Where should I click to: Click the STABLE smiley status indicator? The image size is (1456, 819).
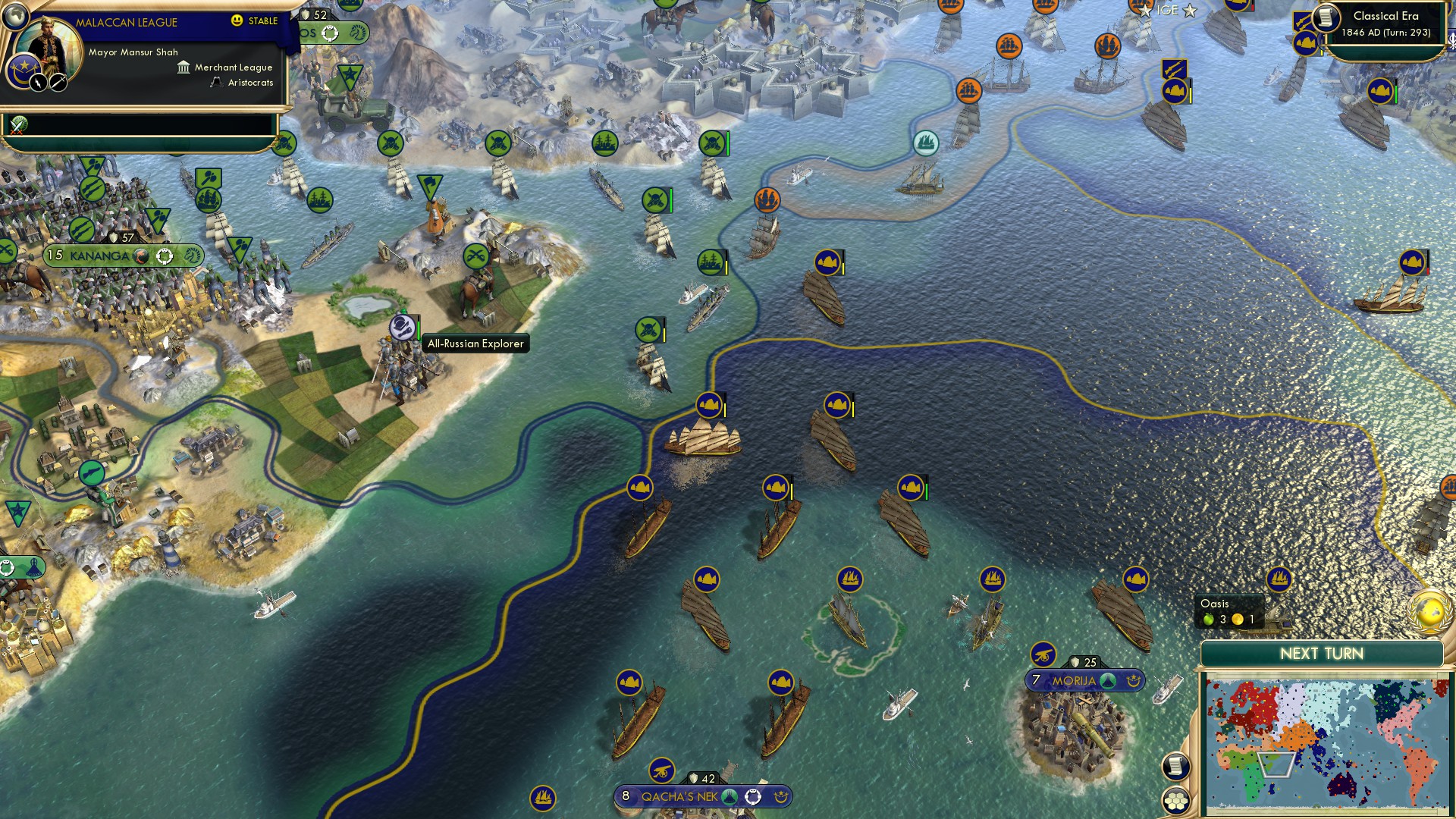[x=237, y=21]
